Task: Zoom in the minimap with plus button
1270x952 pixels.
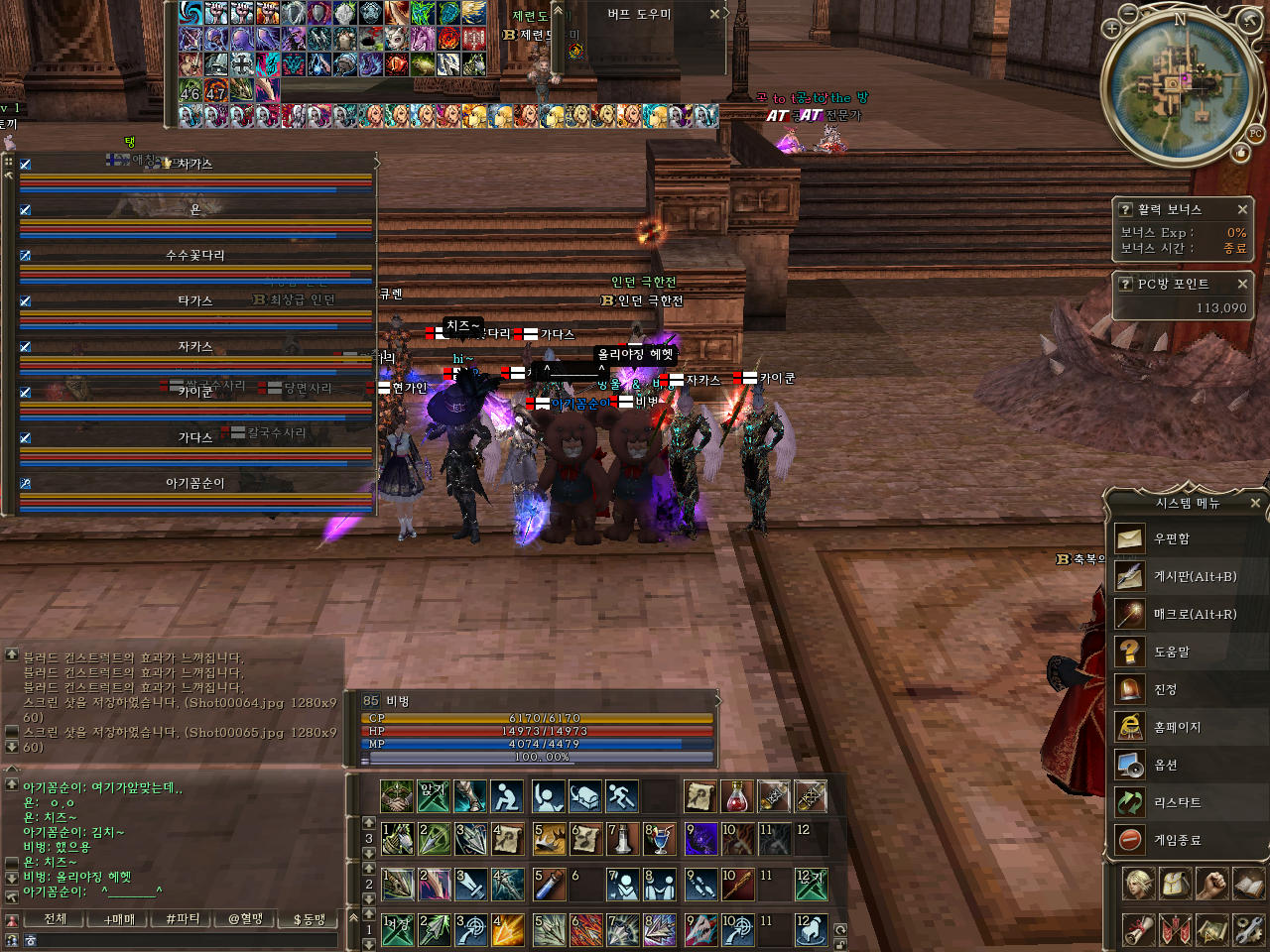Action: tap(1111, 29)
